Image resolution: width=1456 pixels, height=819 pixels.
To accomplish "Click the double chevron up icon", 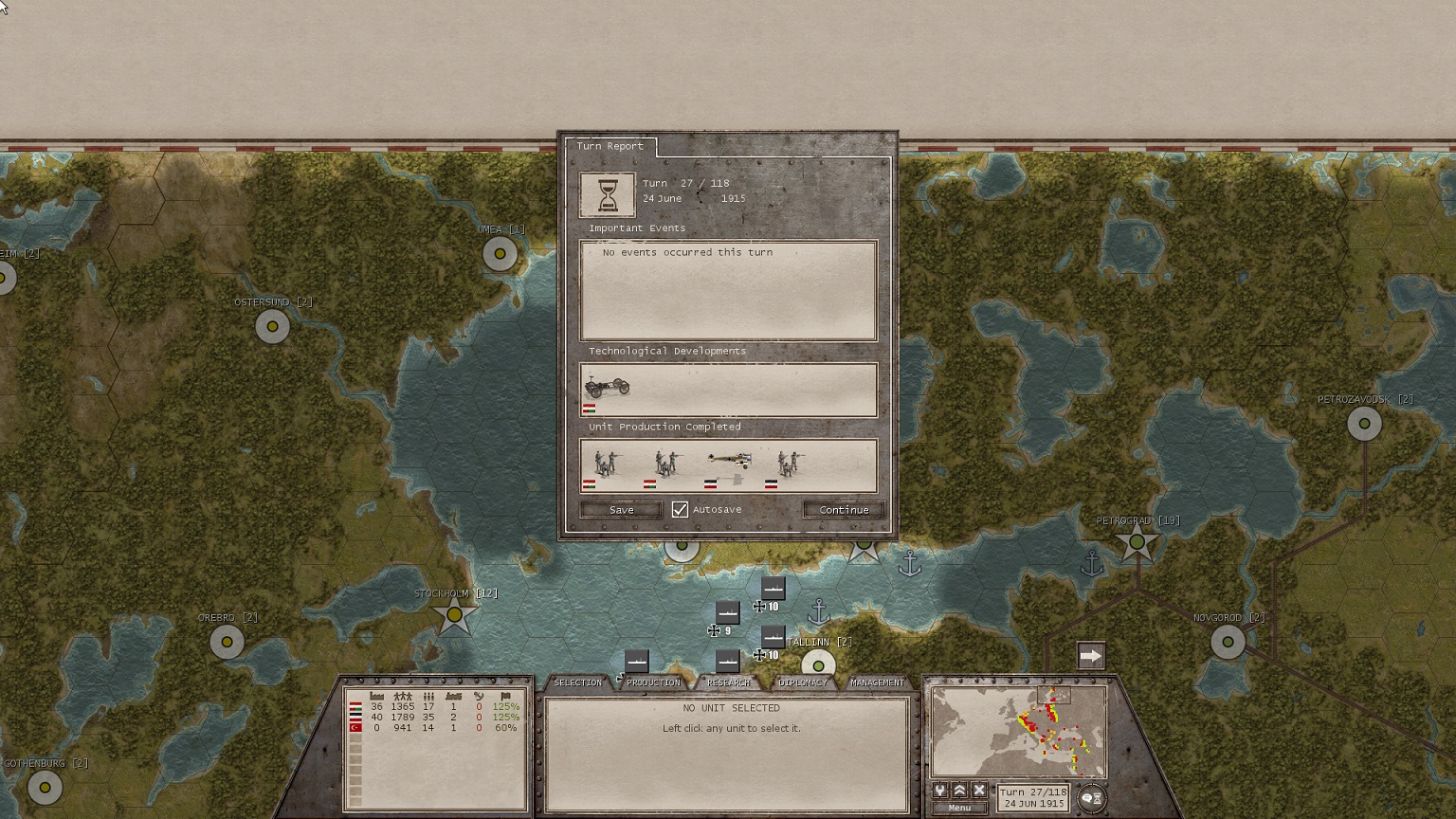I will 959,791.
